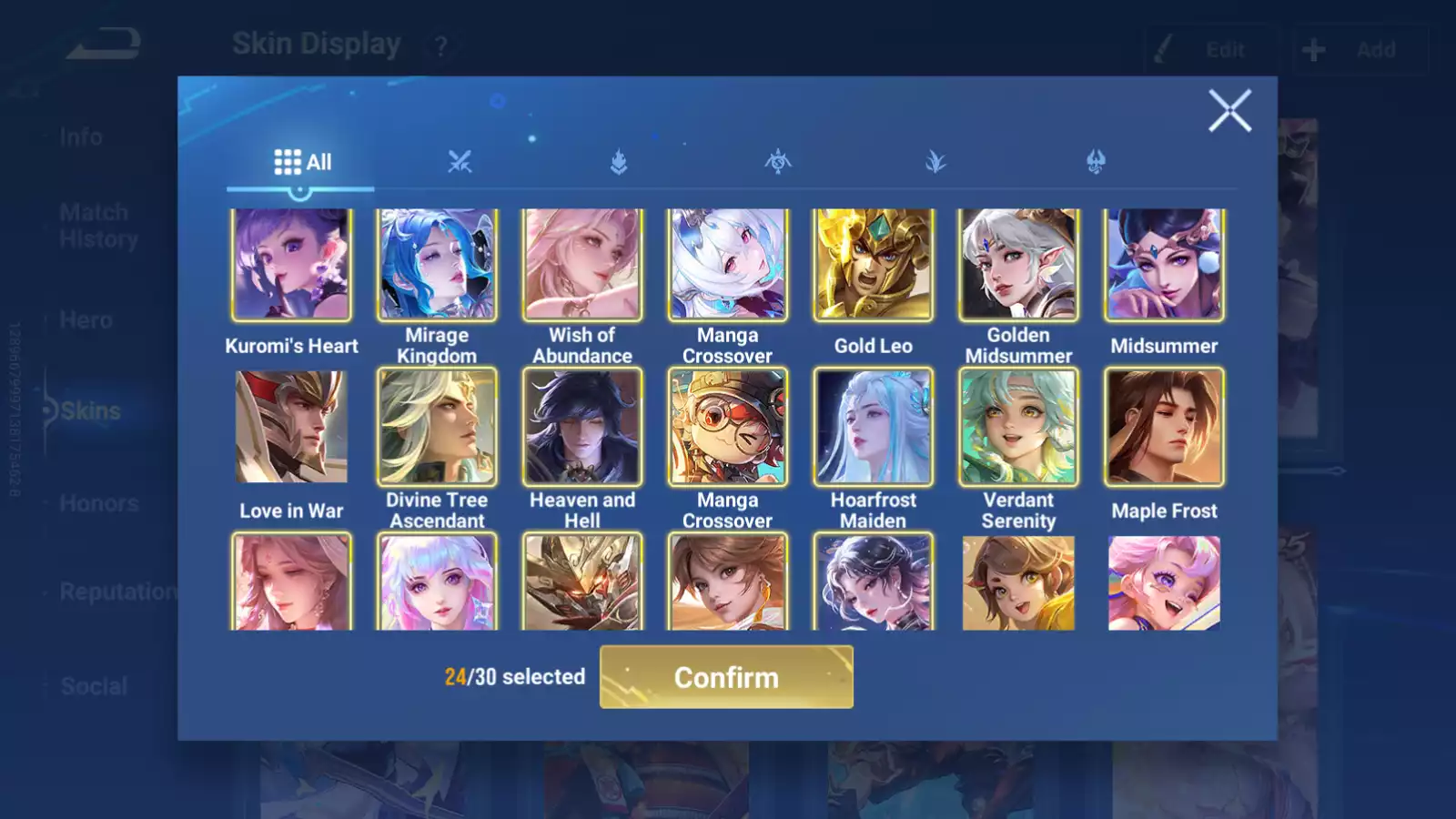Deselect the Kuromi's Heart skin
Image resolution: width=1456 pixels, height=819 pixels.
pos(291,263)
